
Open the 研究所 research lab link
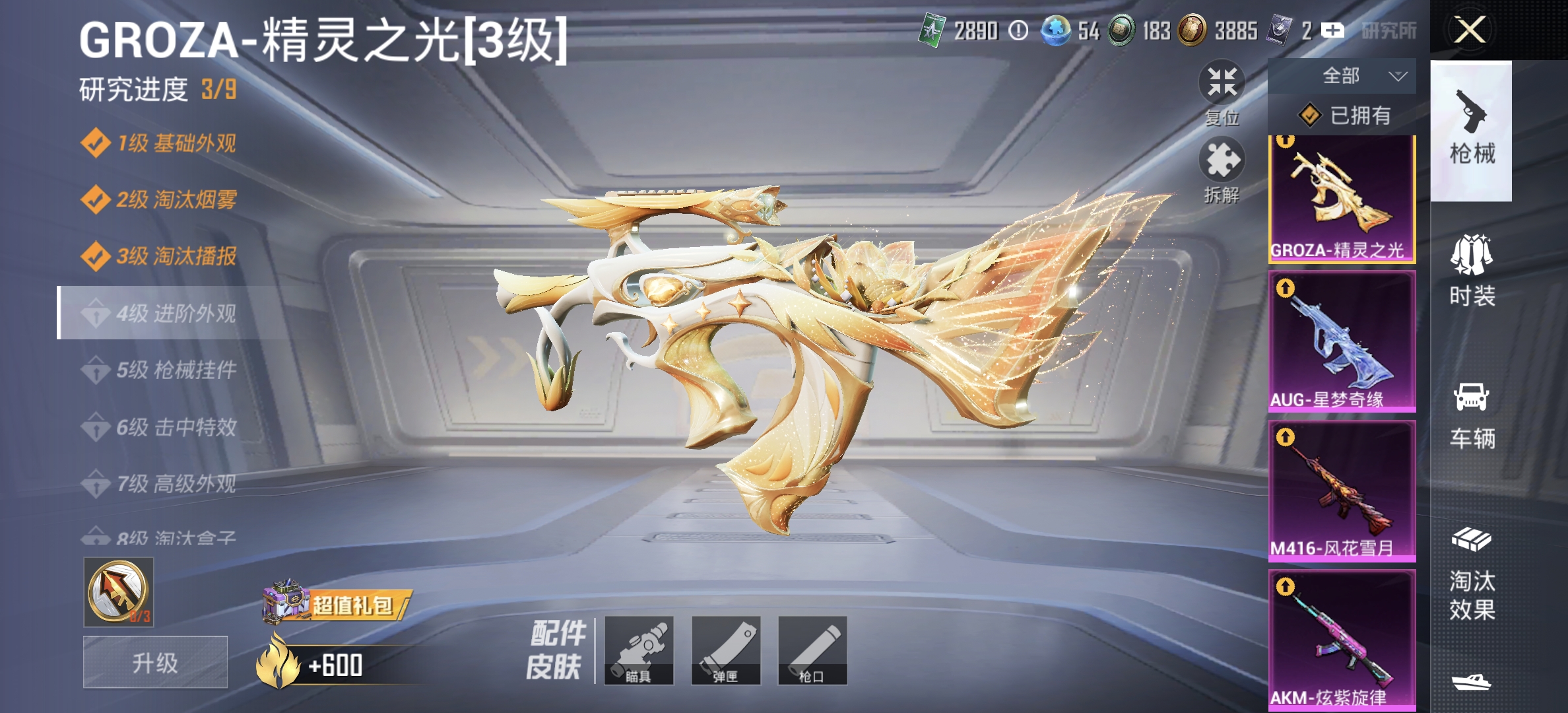point(1390,31)
